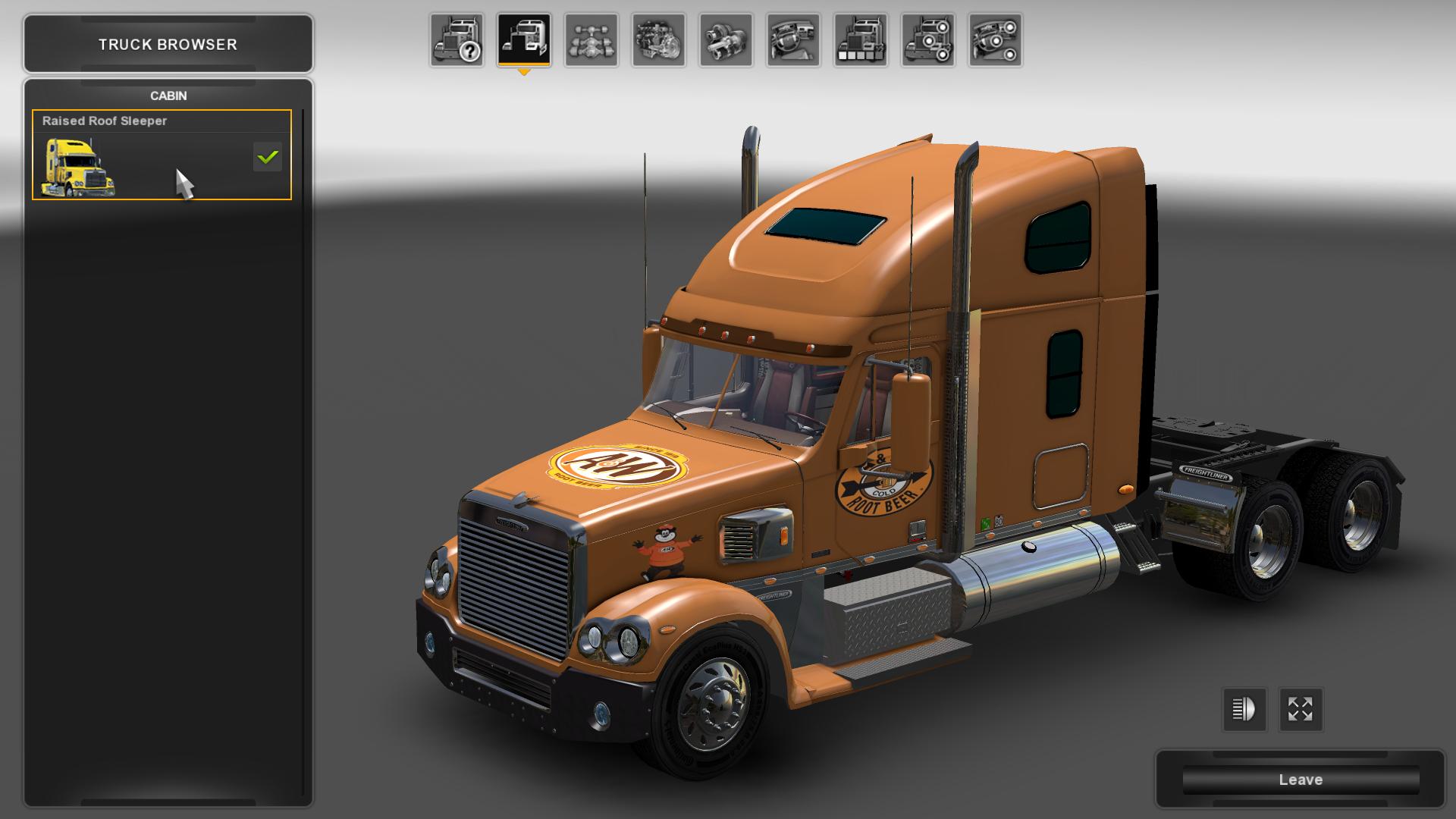This screenshot has height=819, width=1456.
Task: Choose the paint color swatches tab
Action: pos(861,40)
